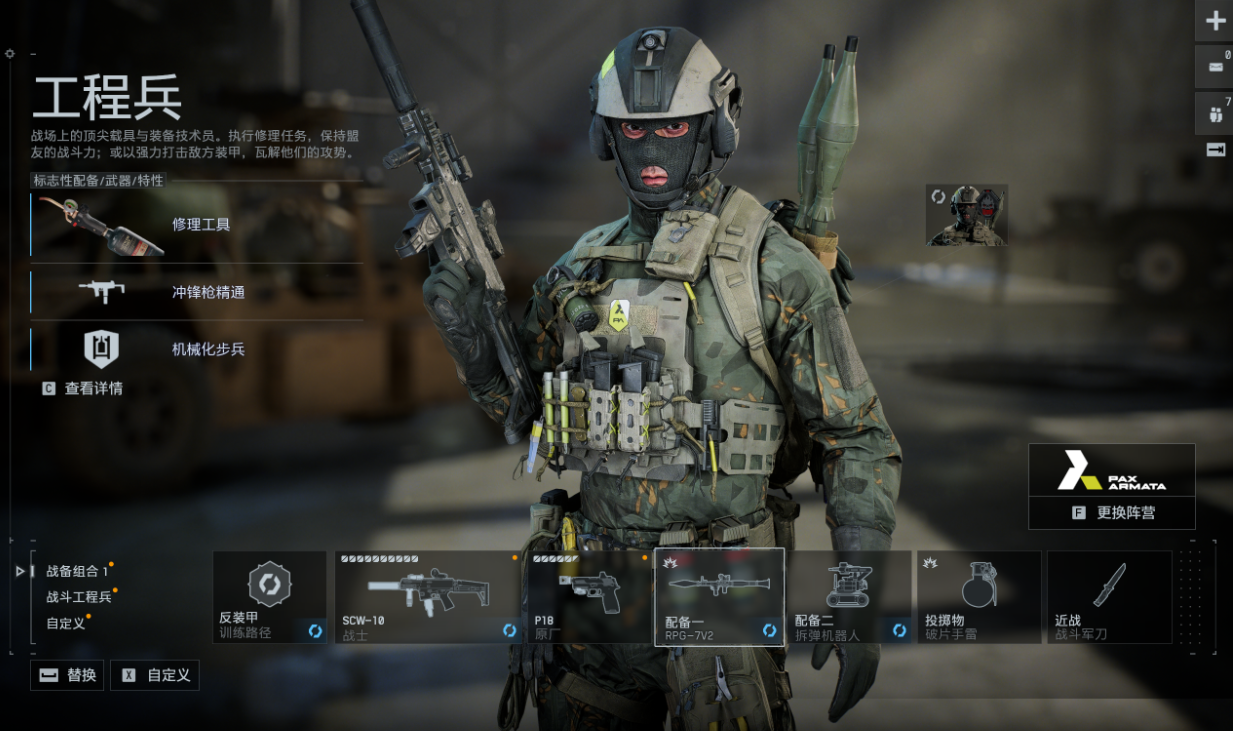This screenshot has height=731, width=1233.
Task: Switch faction with 更换阵营 button
Action: click(x=1112, y=512)
